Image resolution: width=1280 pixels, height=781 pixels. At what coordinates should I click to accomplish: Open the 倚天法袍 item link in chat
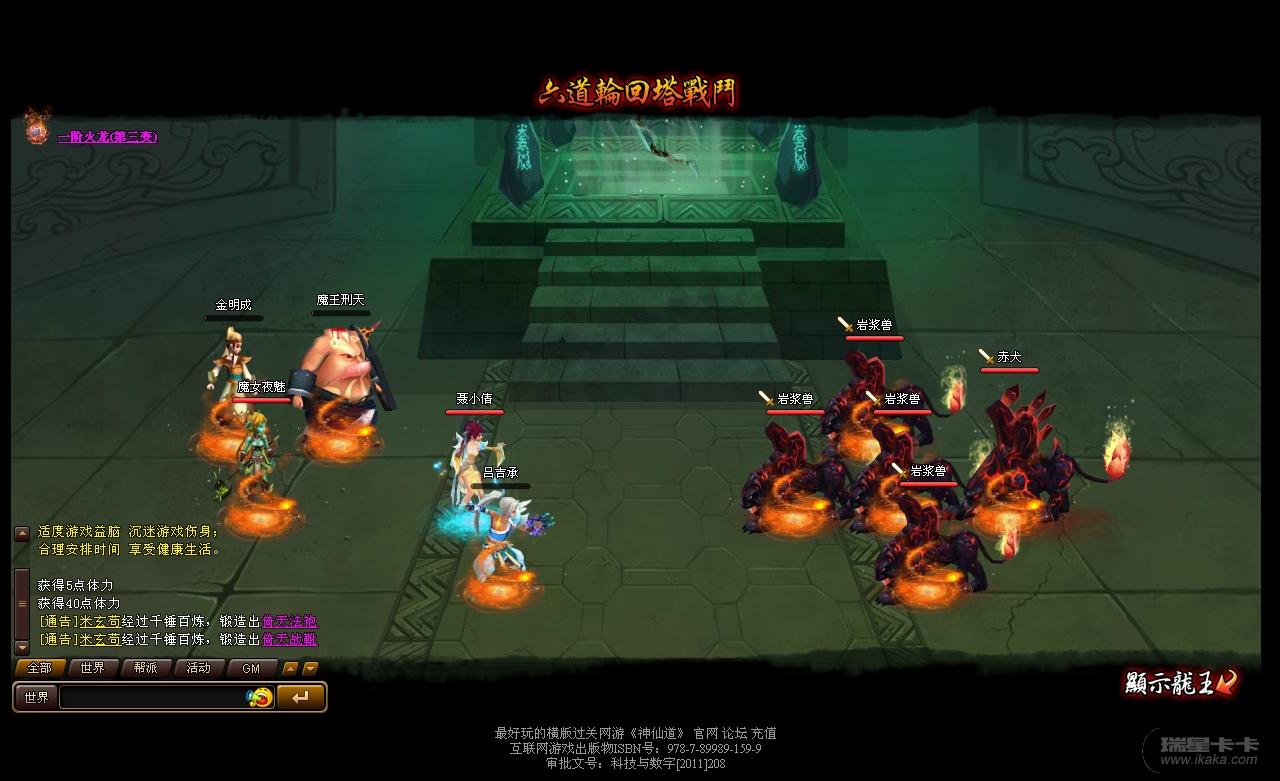click(289, 621)
